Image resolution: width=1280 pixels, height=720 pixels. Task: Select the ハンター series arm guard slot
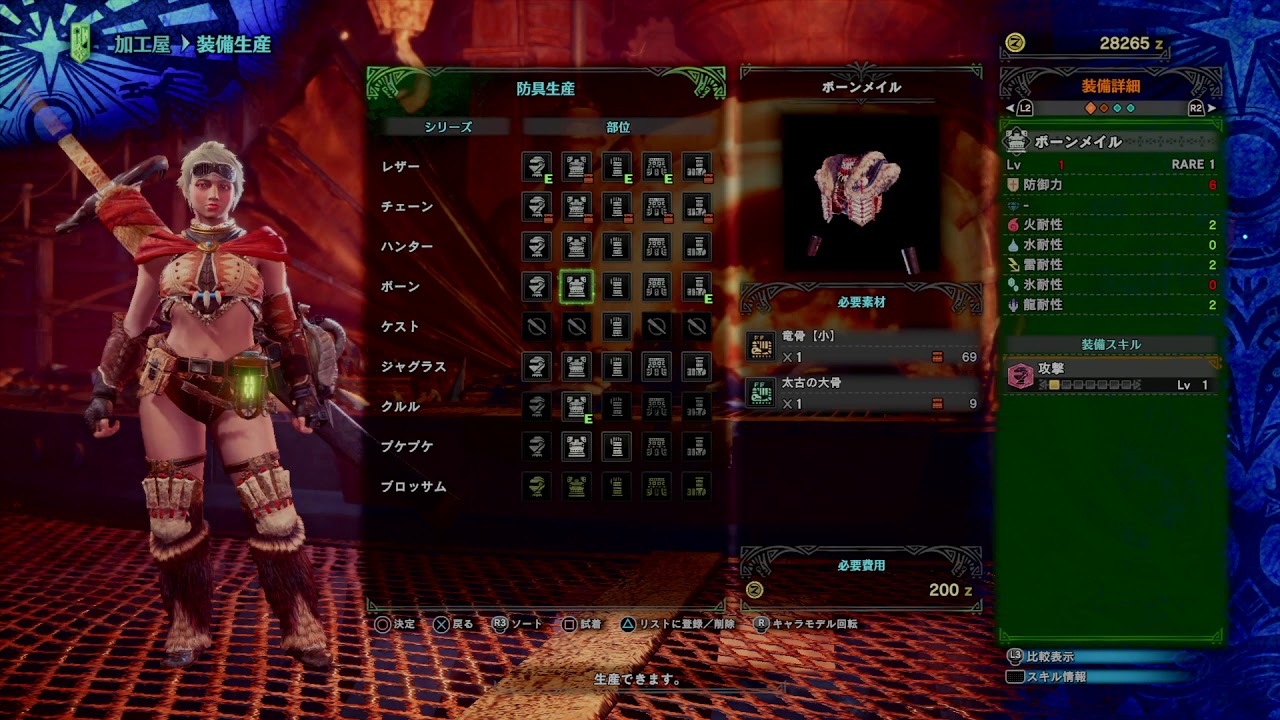click(x=617, y=247)
